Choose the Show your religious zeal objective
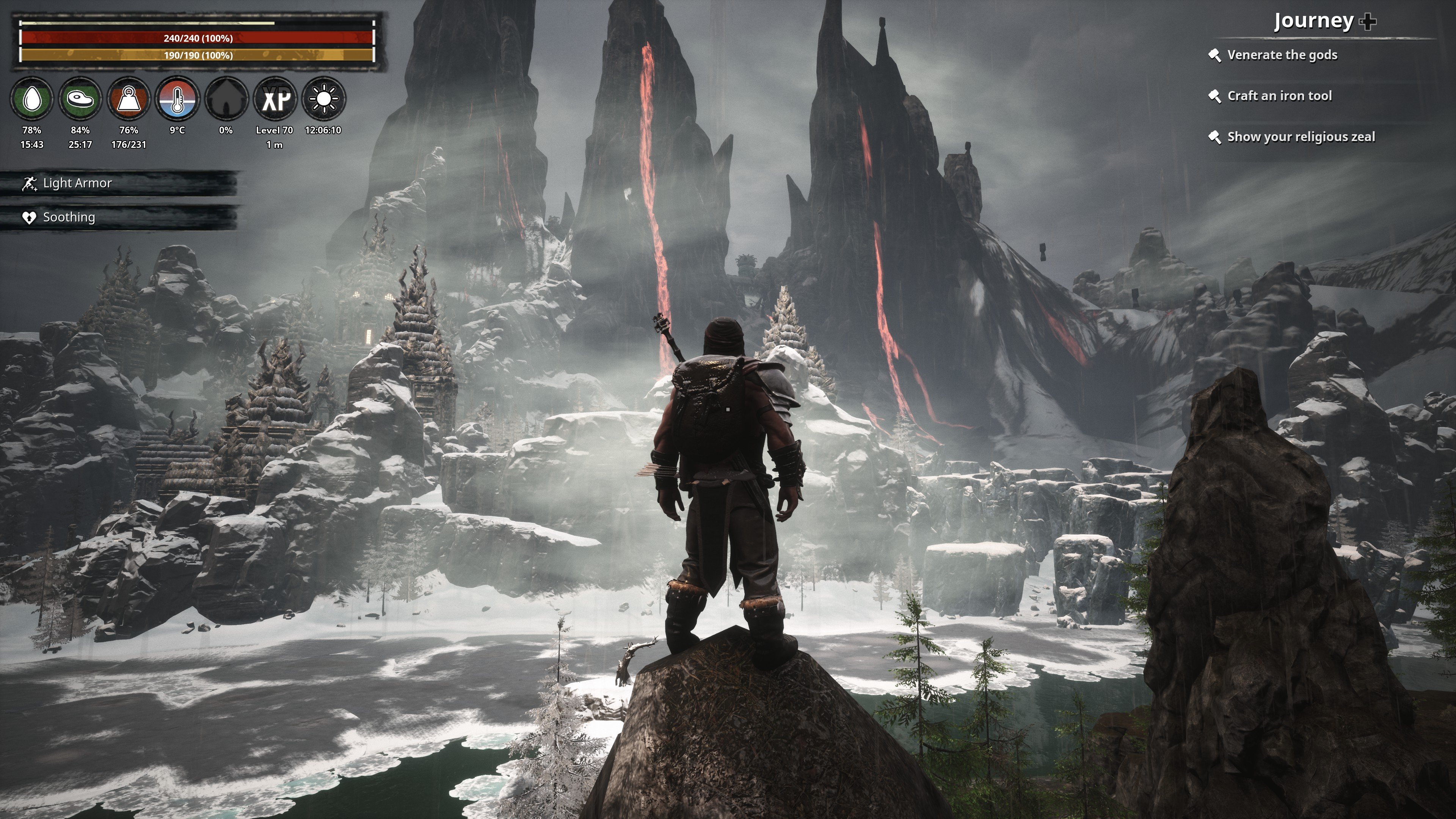The height and width of the screenshot is (819, 1456). pos(1301,137)
